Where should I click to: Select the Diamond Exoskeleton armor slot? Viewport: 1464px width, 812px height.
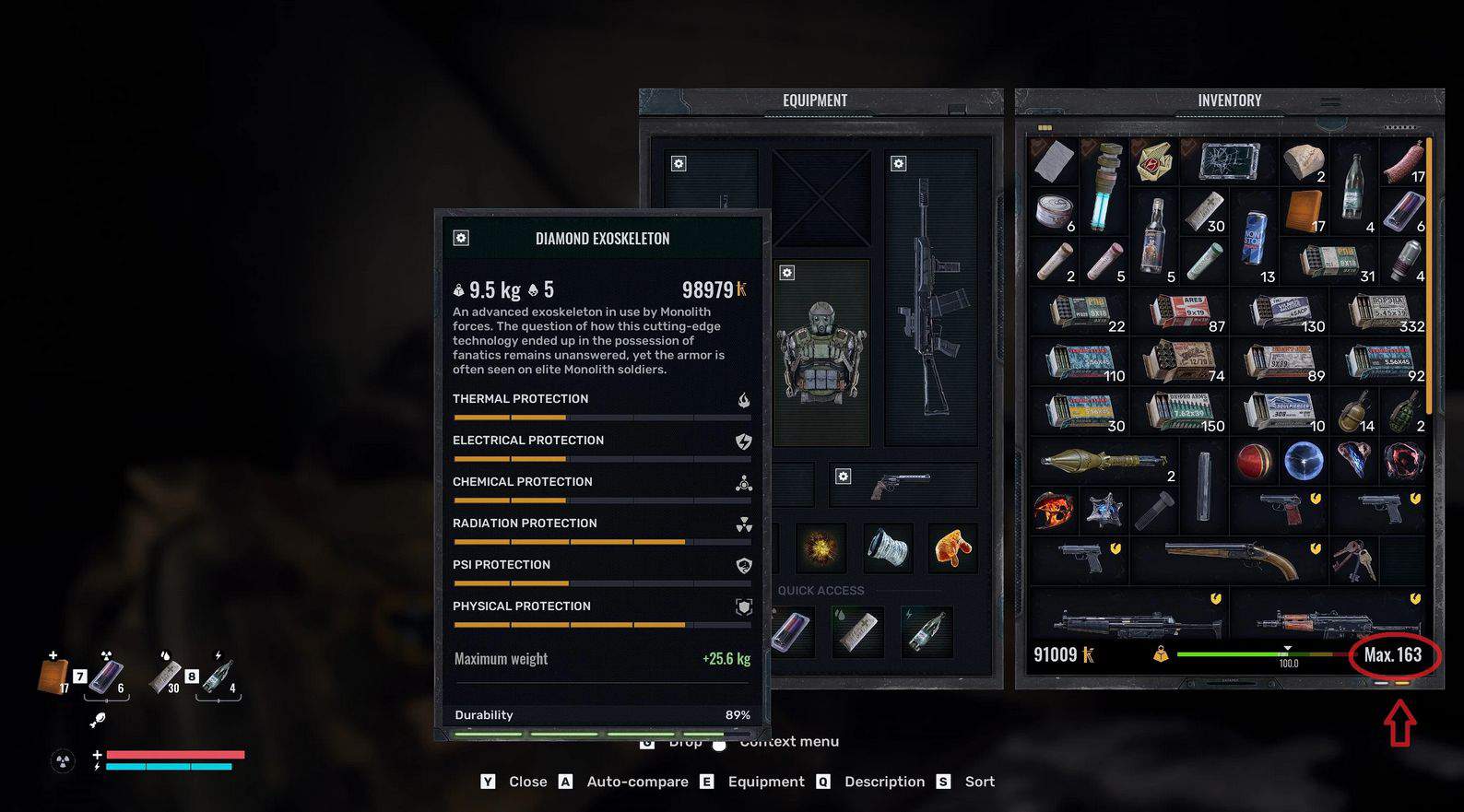[821, 352]
